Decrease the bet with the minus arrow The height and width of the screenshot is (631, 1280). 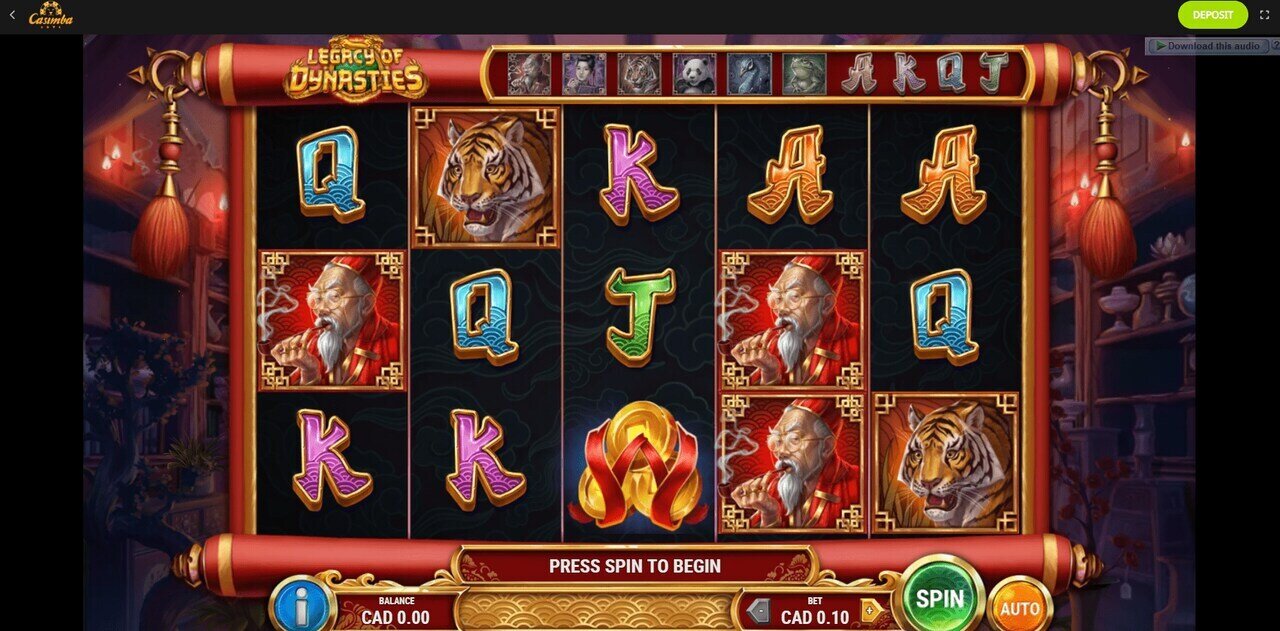759,610
